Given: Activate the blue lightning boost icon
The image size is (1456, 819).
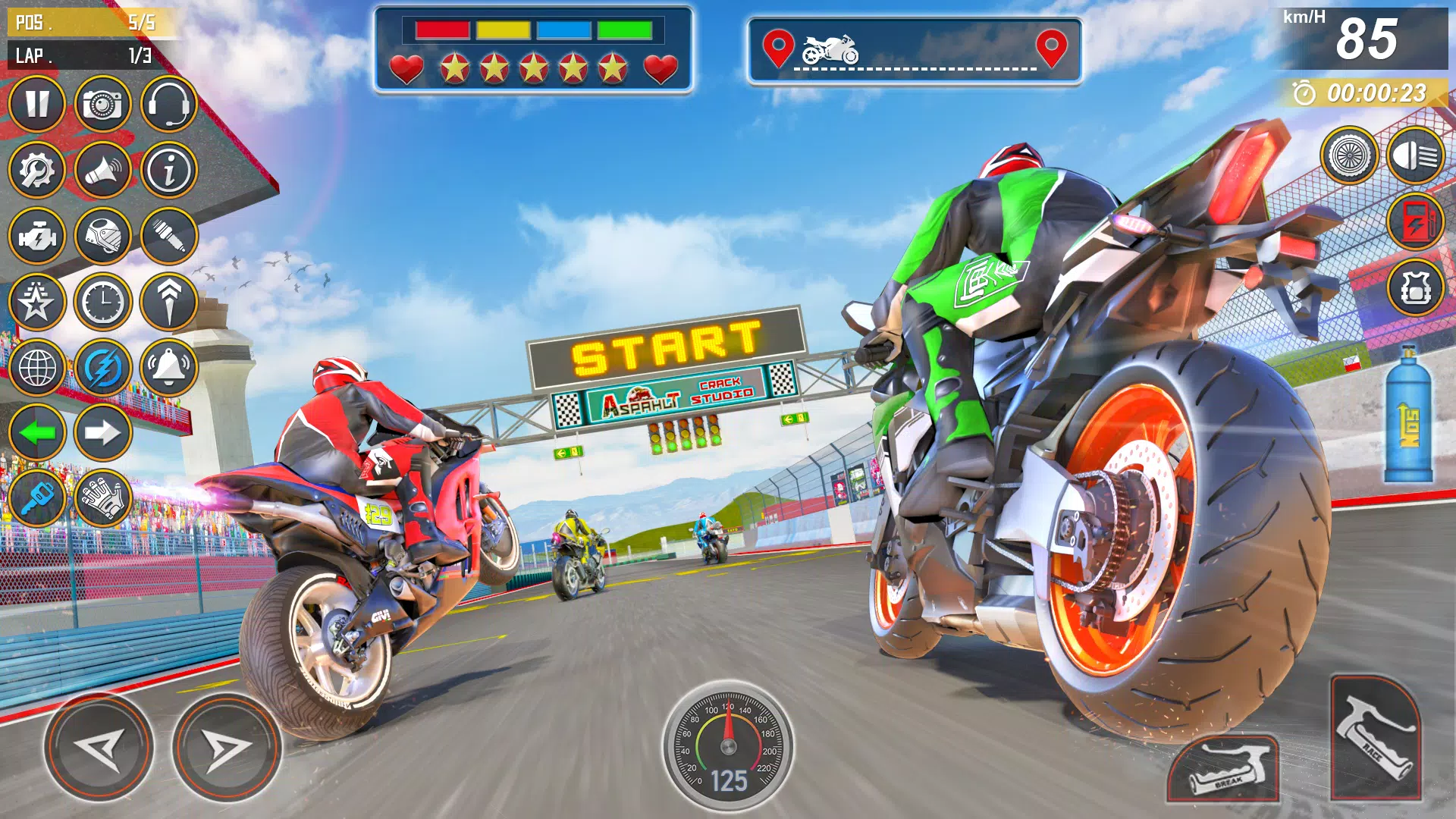Looking at the screenshot, I should 102,368.
